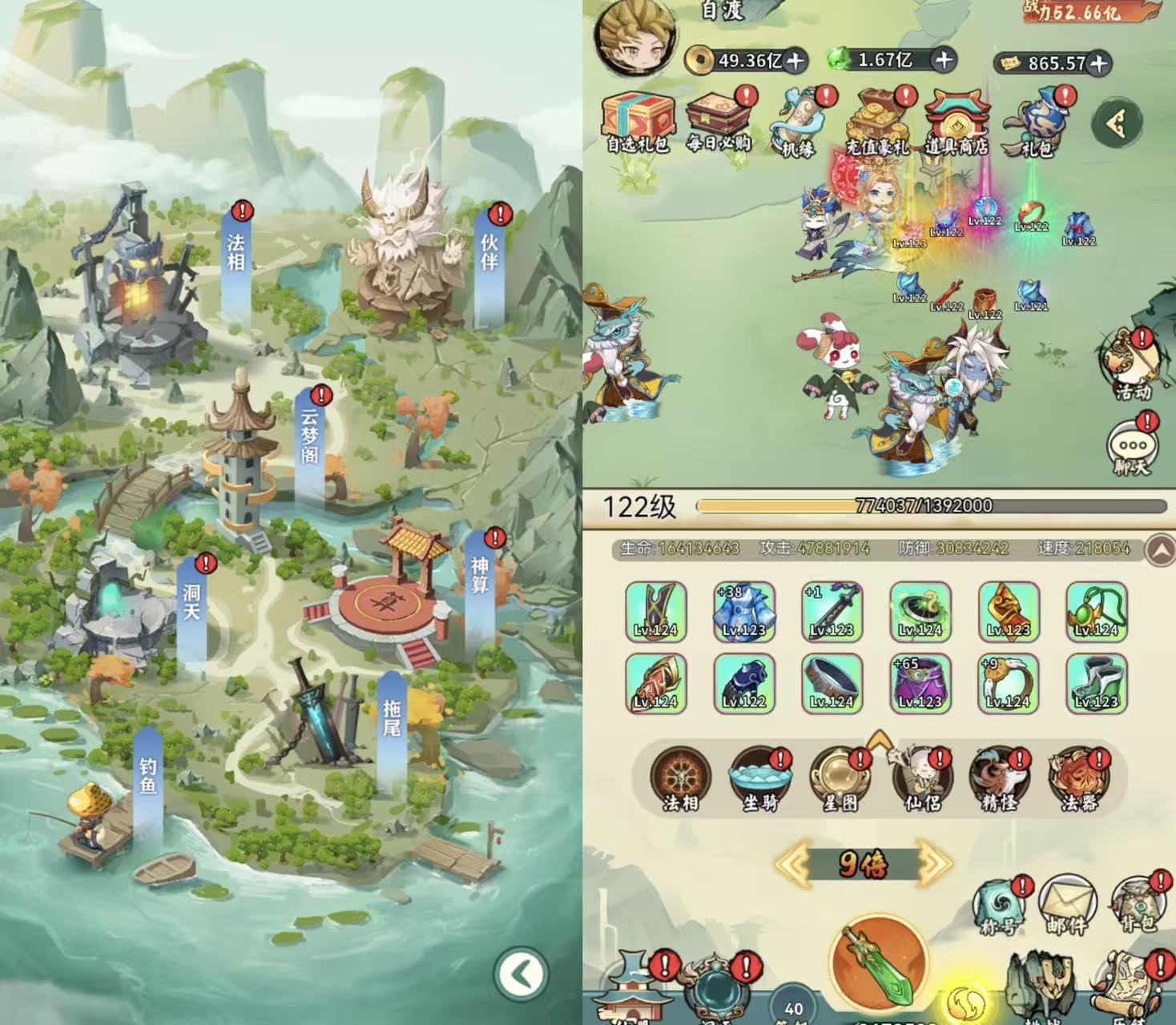Close the map with the back arrow
The height and width of the screenshot is (1025, 1176).
coord(522,975)
